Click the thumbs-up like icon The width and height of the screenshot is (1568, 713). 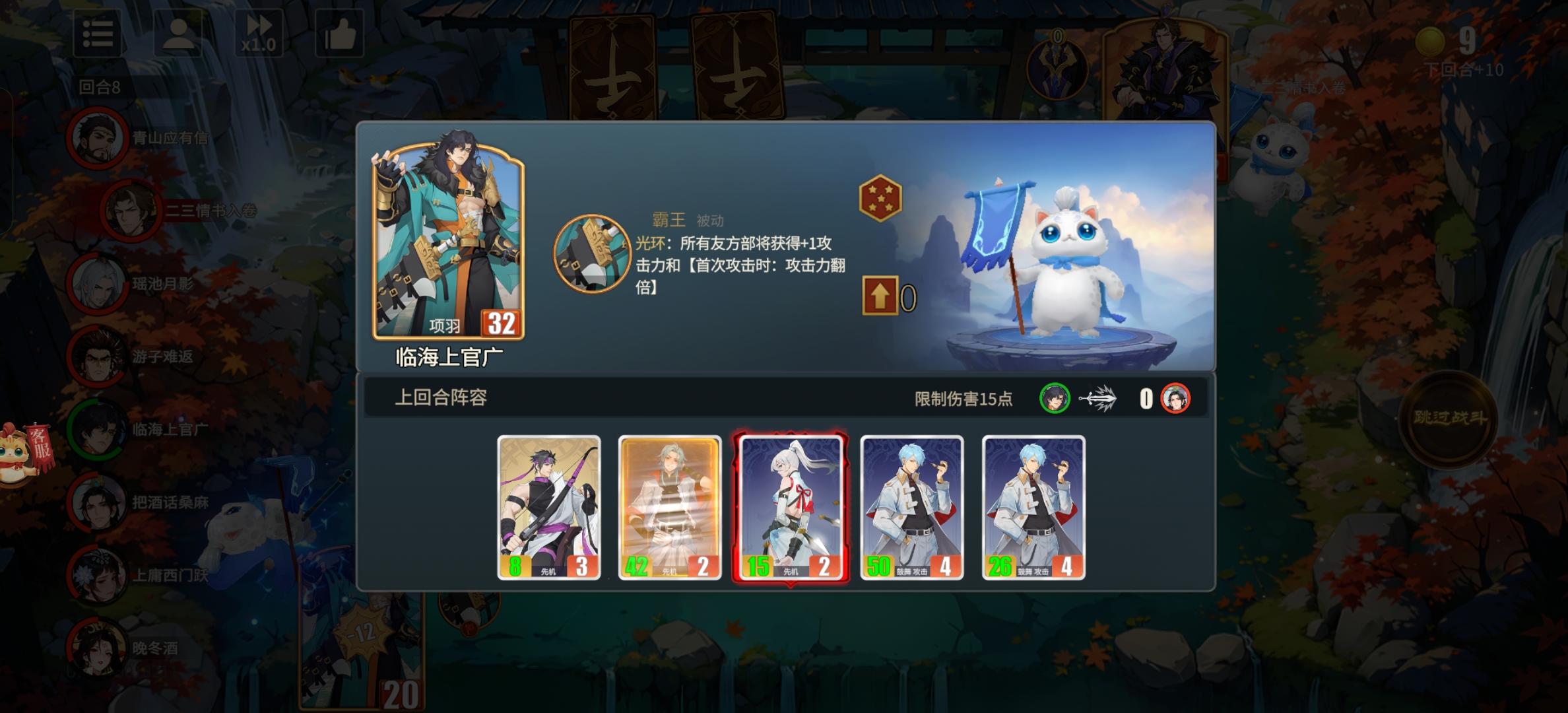[x=339, y=34]
